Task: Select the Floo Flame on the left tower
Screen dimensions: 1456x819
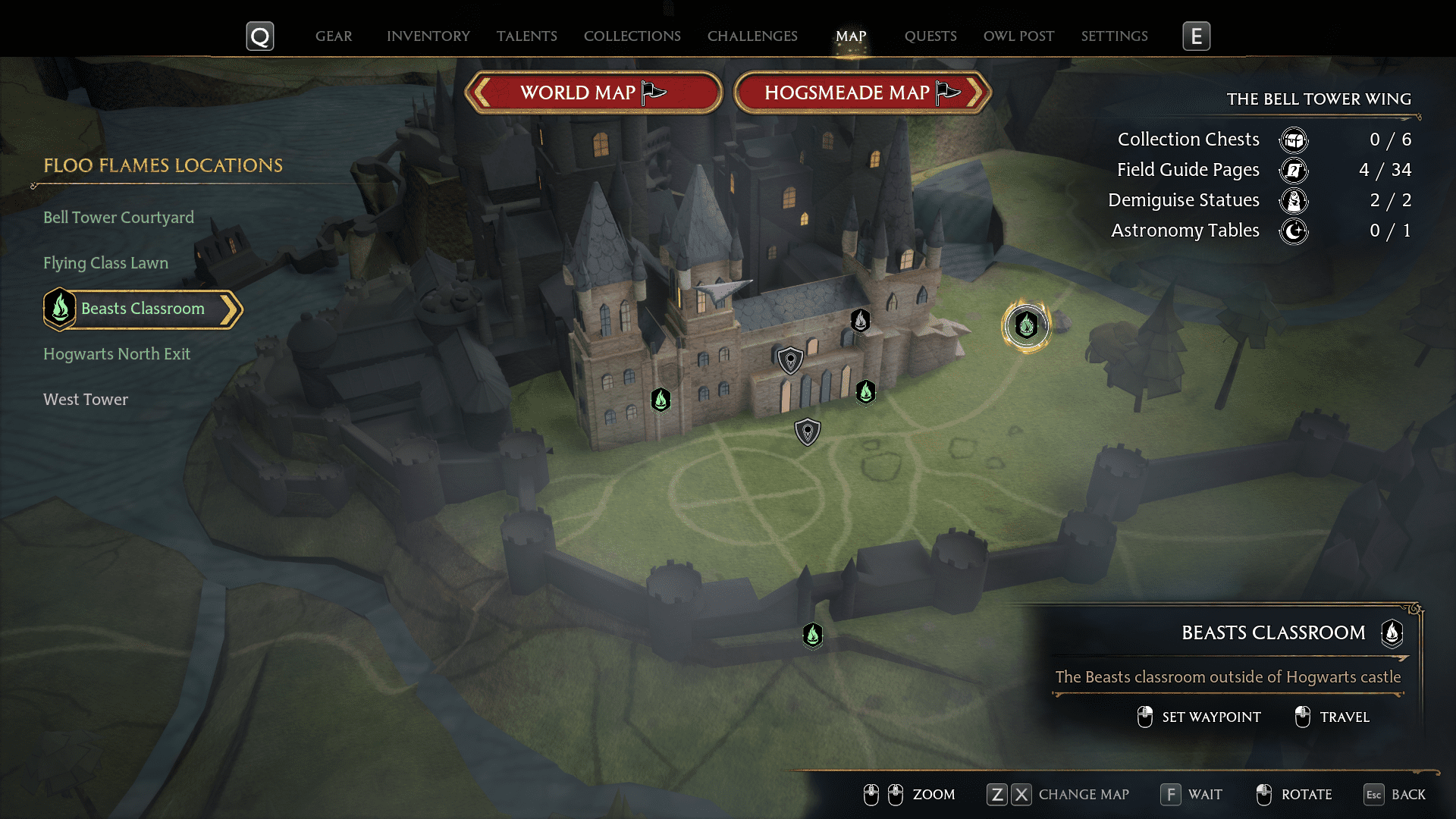Action: pyautogui.click(x=660, y=401)
